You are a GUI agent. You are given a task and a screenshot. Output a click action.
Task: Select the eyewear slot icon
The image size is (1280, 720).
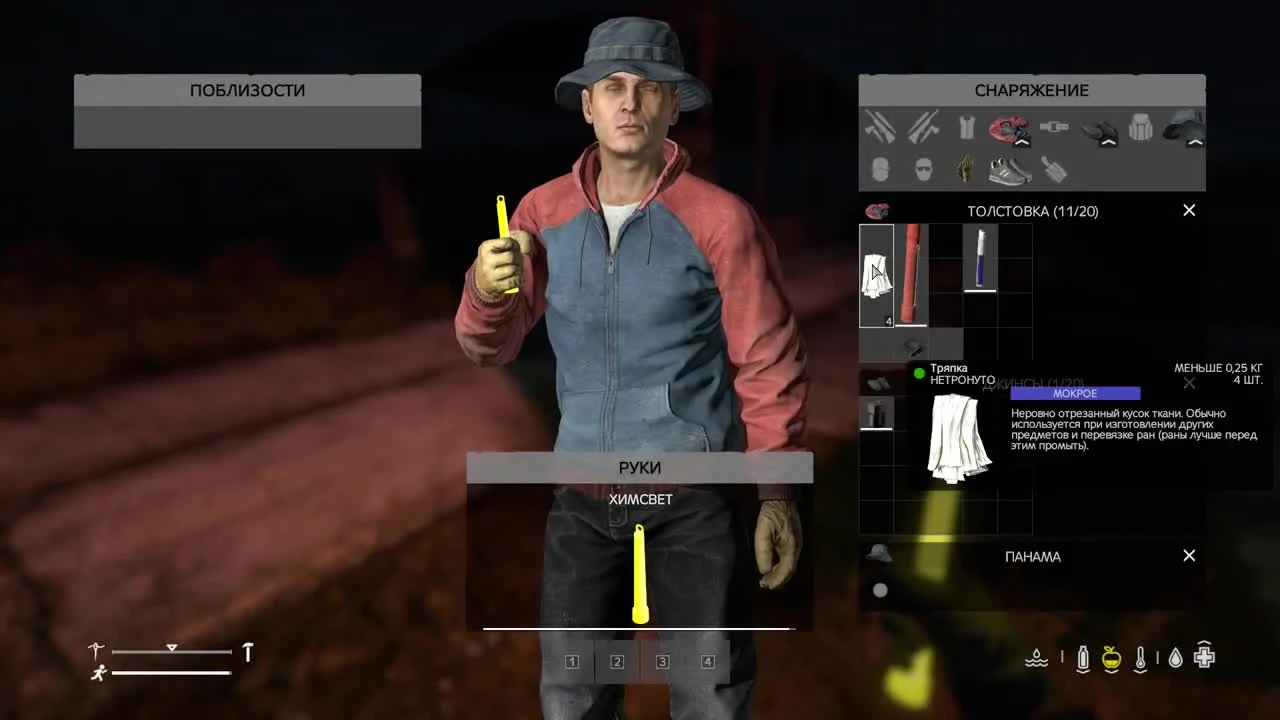(924, 168)
